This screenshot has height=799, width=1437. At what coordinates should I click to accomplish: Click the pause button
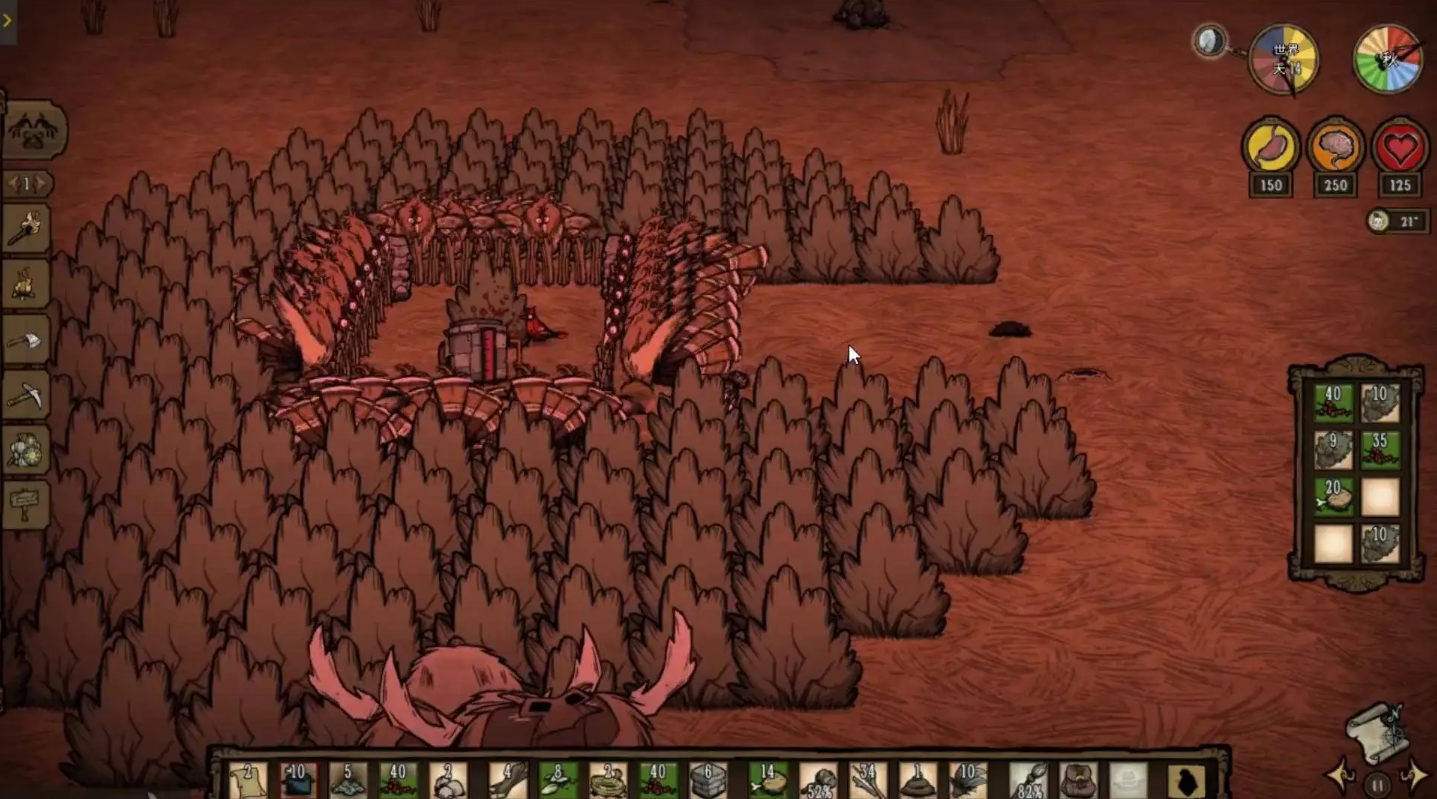point(1378,784)
